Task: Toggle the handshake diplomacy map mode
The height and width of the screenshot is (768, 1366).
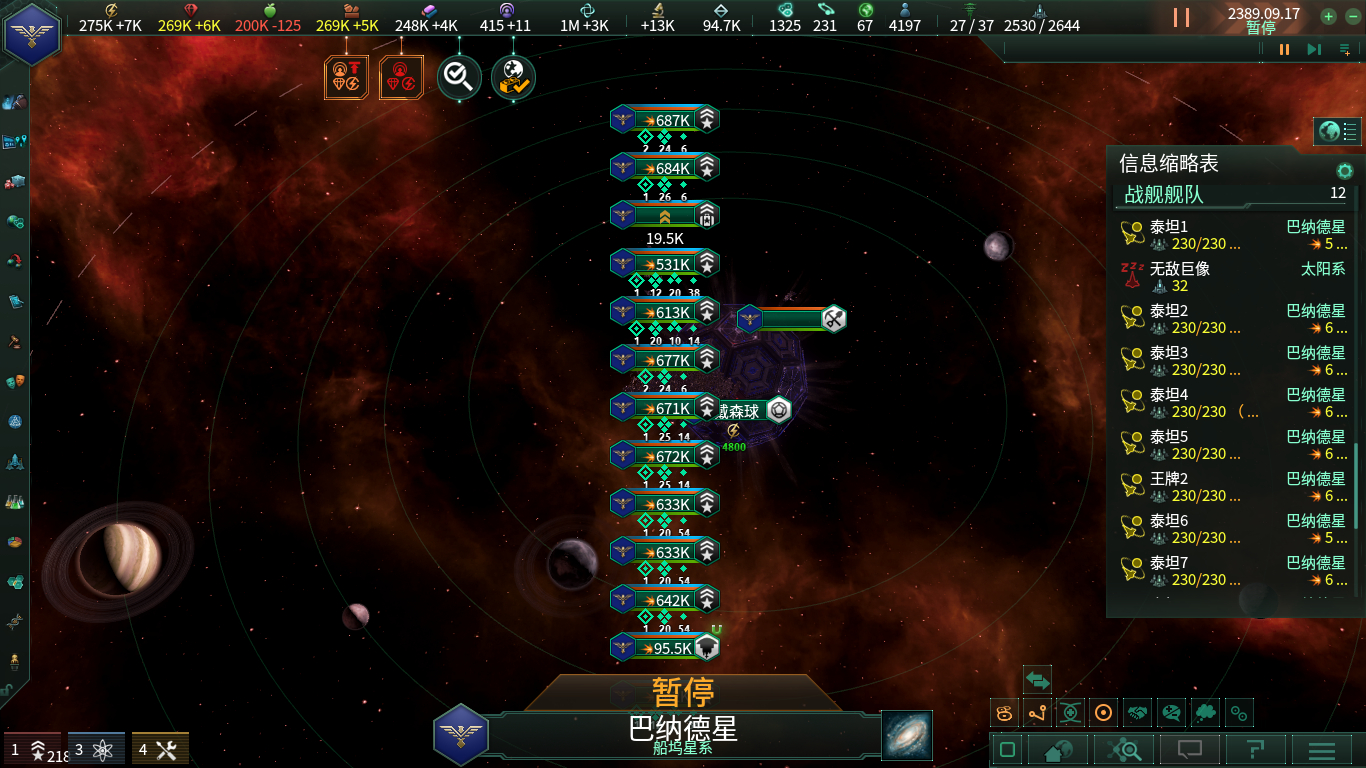Action: click(x=1138, y=713)
